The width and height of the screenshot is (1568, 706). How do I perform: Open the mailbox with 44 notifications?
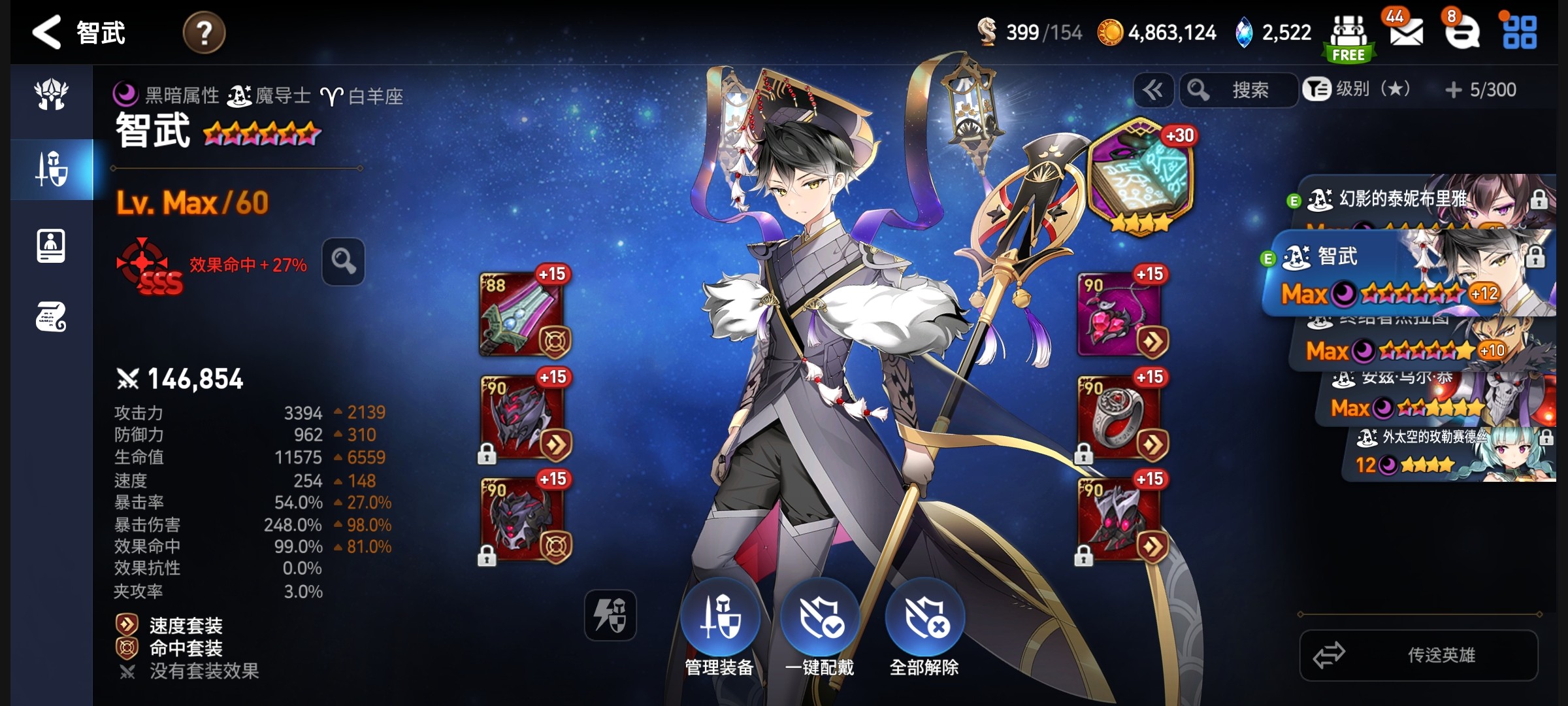tap(1406, 31)
